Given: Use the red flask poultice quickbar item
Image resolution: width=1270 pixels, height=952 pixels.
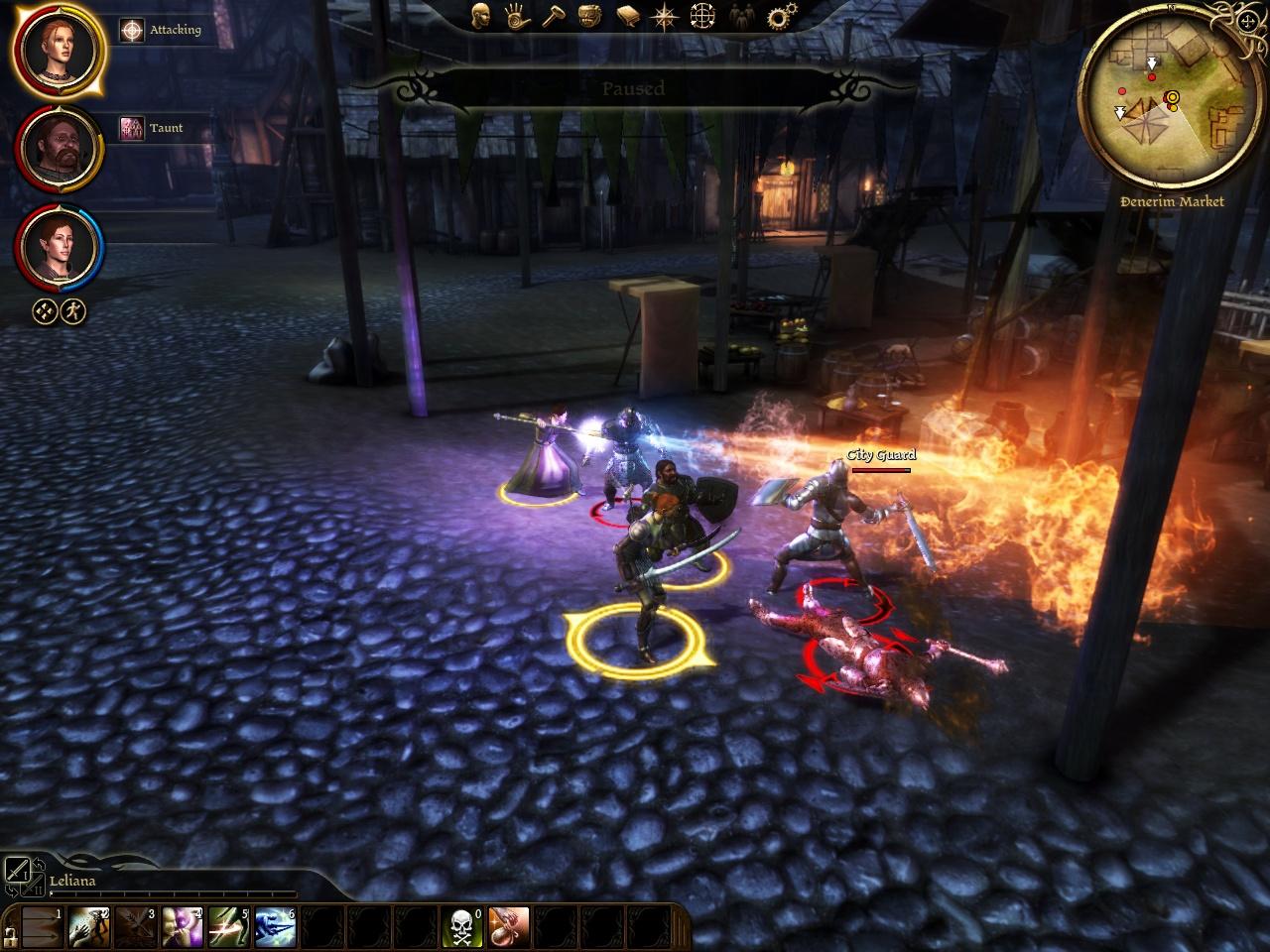Looking at the screenshot, I should [508, 928].
